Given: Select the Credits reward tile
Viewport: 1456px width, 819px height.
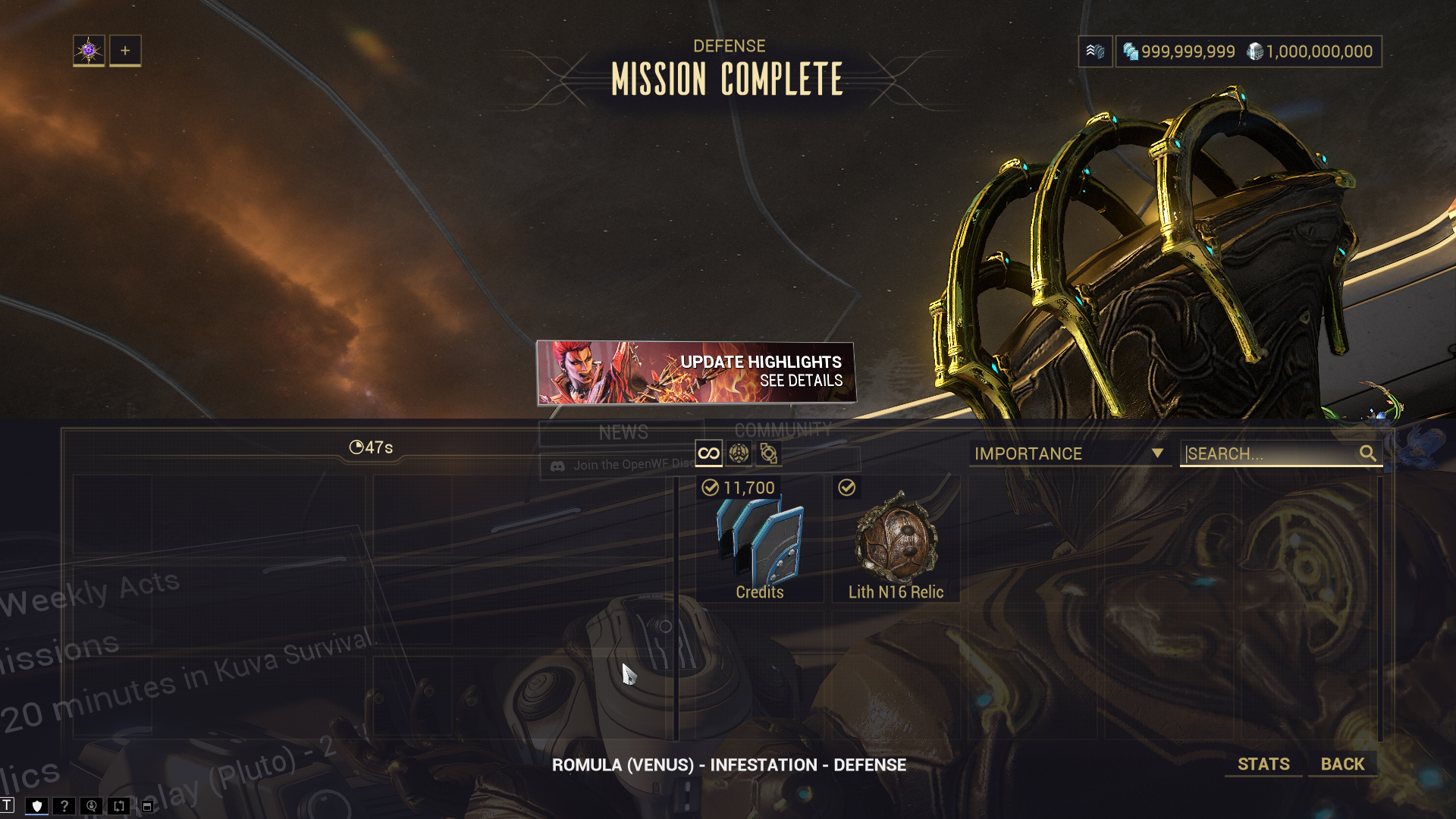Looking at the screenshot, I should pos(760,540).
